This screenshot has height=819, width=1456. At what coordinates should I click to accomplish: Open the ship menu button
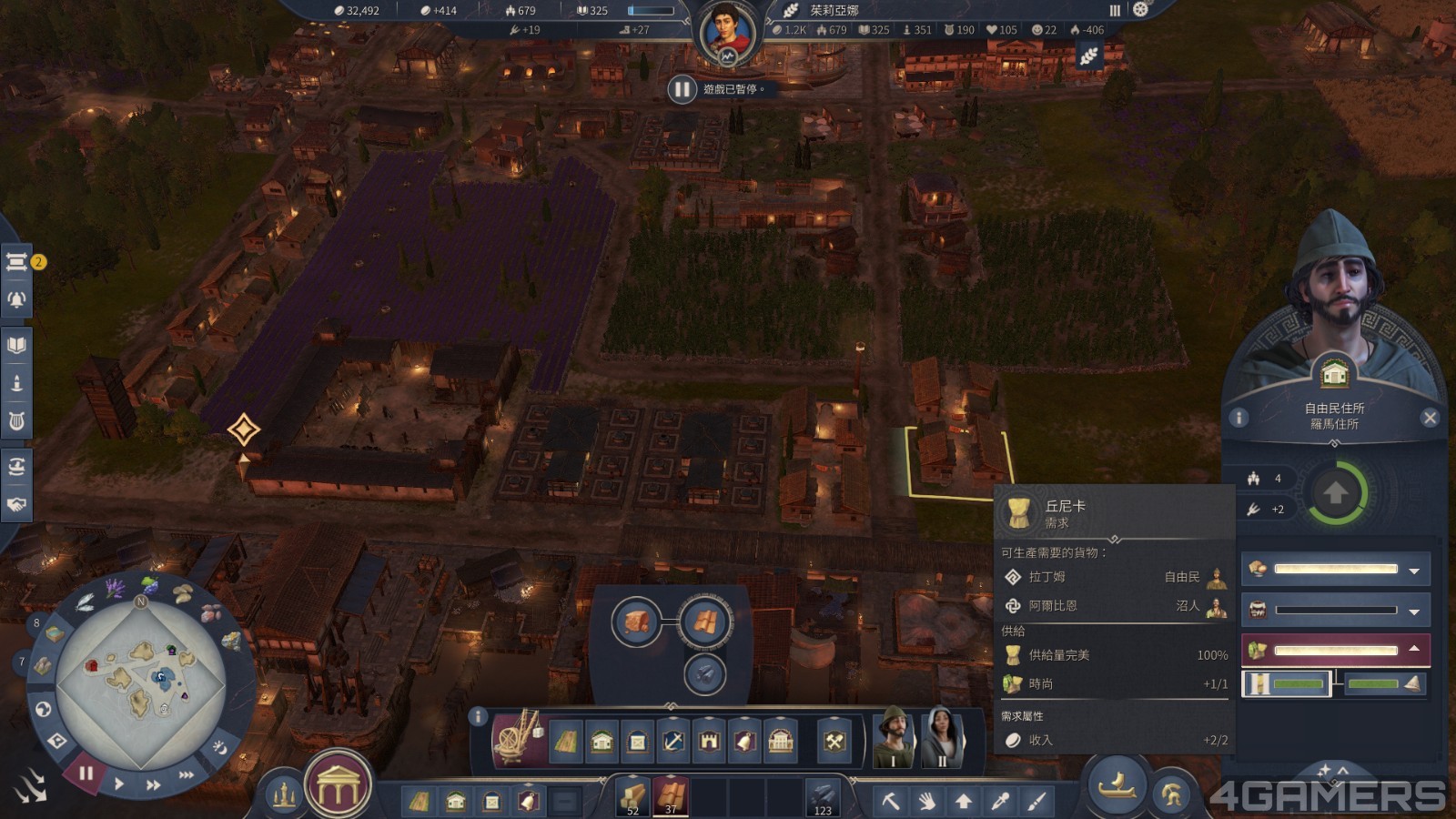(1117, 784)
